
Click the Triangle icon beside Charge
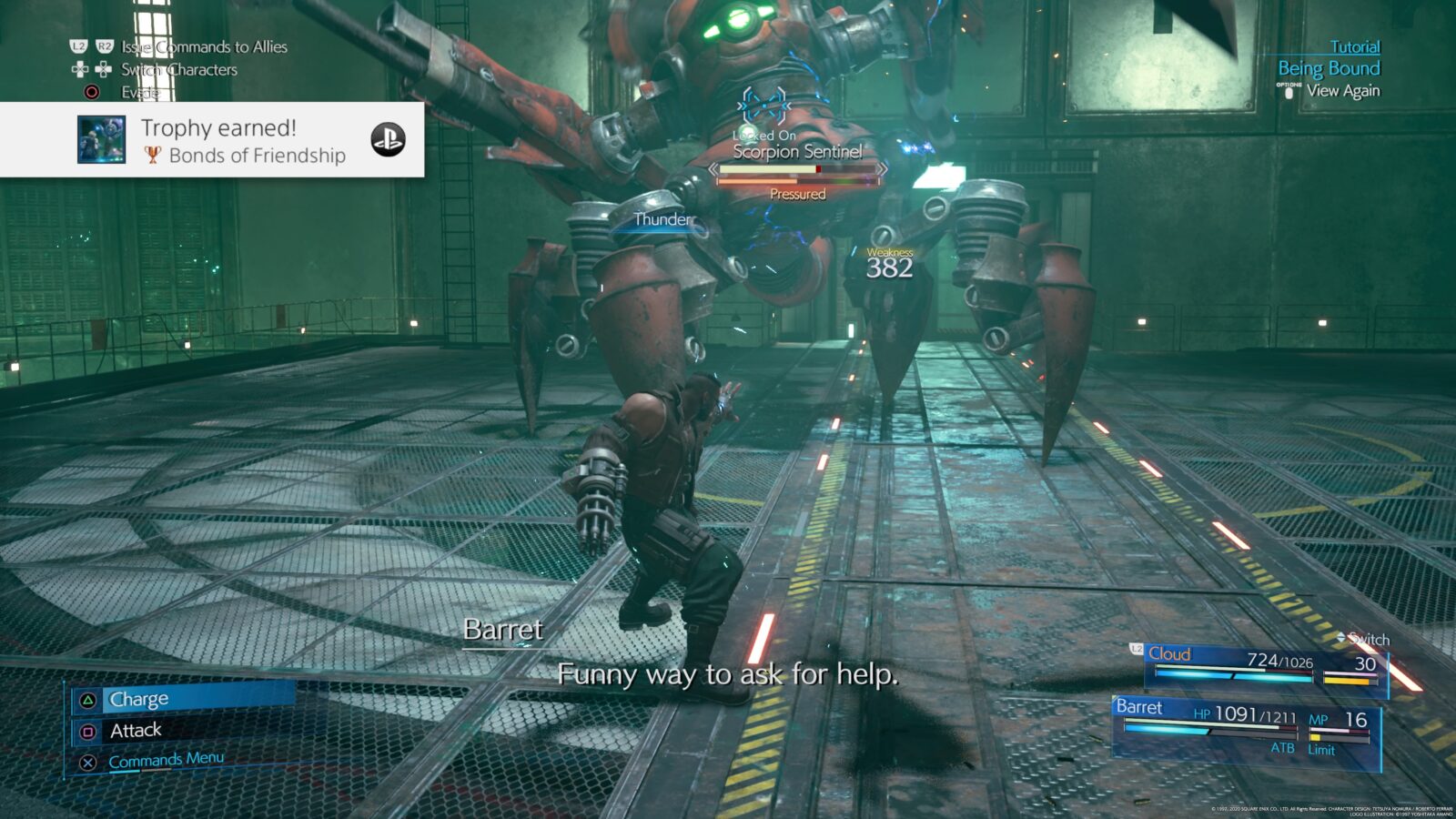[x=88, y=698]
